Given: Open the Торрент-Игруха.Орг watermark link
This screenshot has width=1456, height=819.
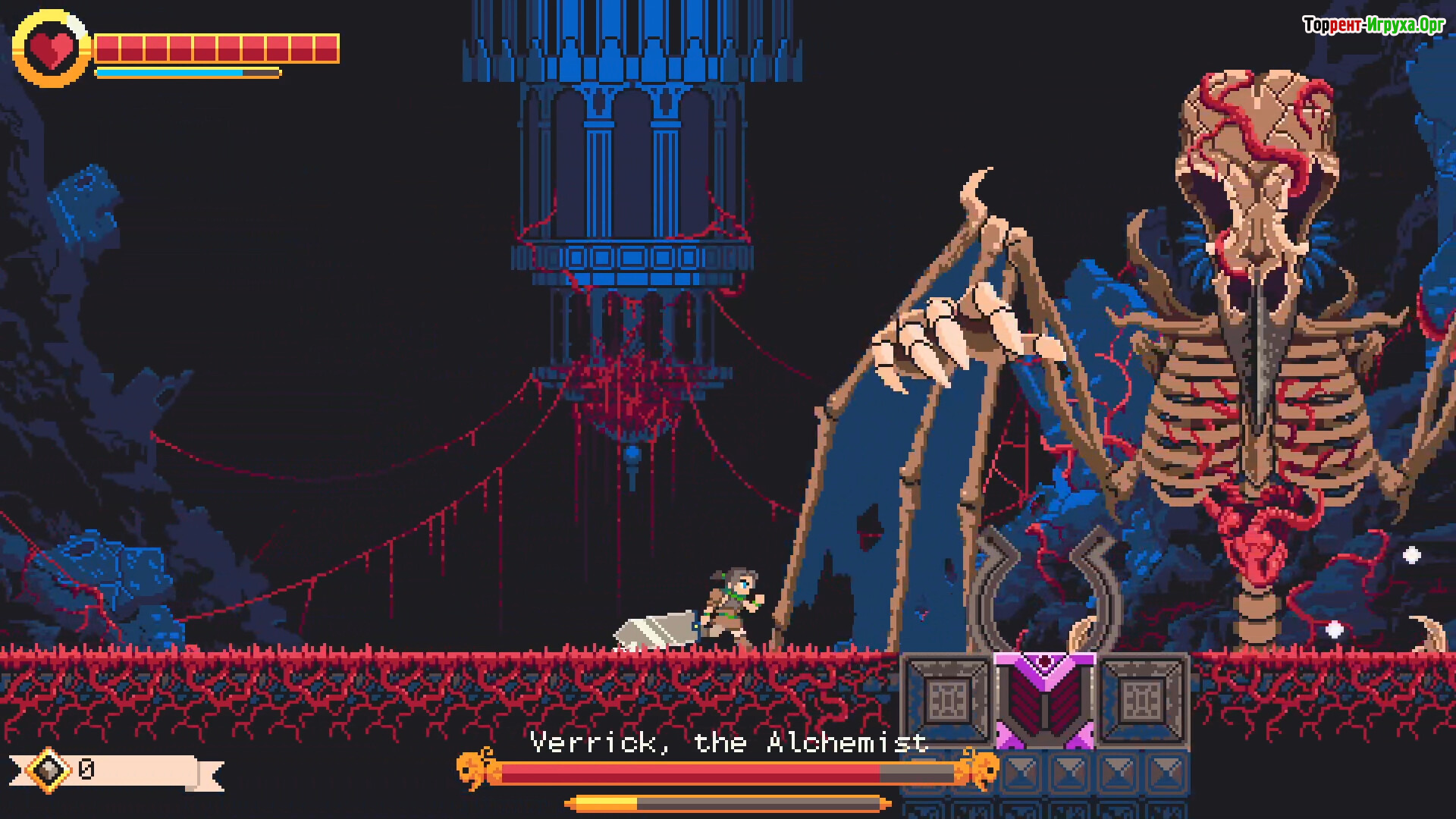Looking at the screenshot, I should coord(1373,25).
